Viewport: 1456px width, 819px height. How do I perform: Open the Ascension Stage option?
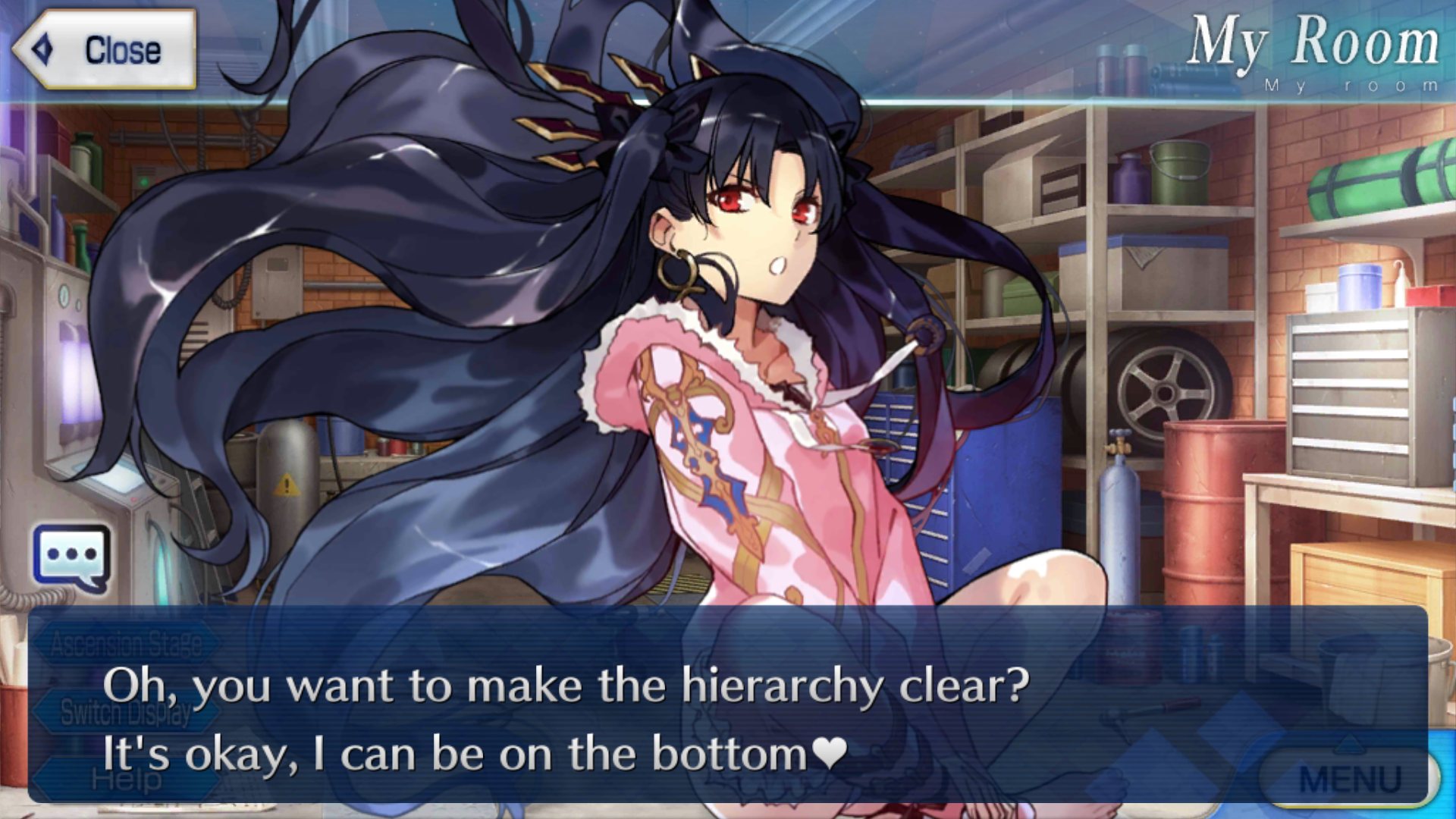click(x=126, y=645)
